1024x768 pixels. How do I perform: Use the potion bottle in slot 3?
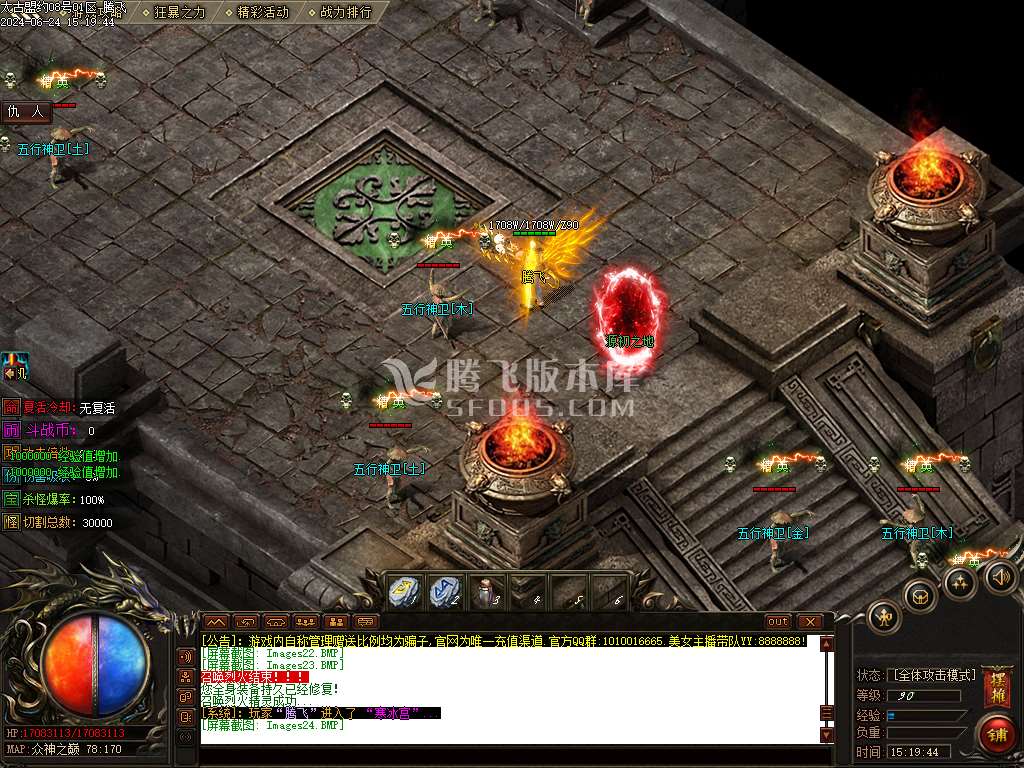pos(487,592)
